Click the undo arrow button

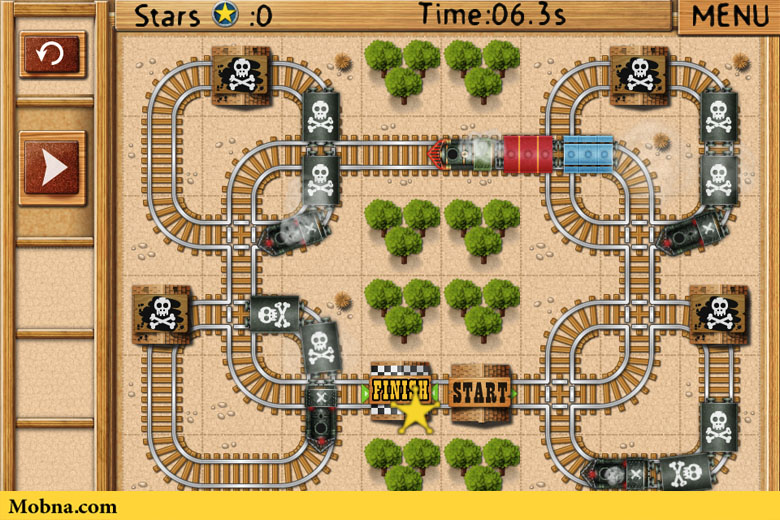point(52,54)
